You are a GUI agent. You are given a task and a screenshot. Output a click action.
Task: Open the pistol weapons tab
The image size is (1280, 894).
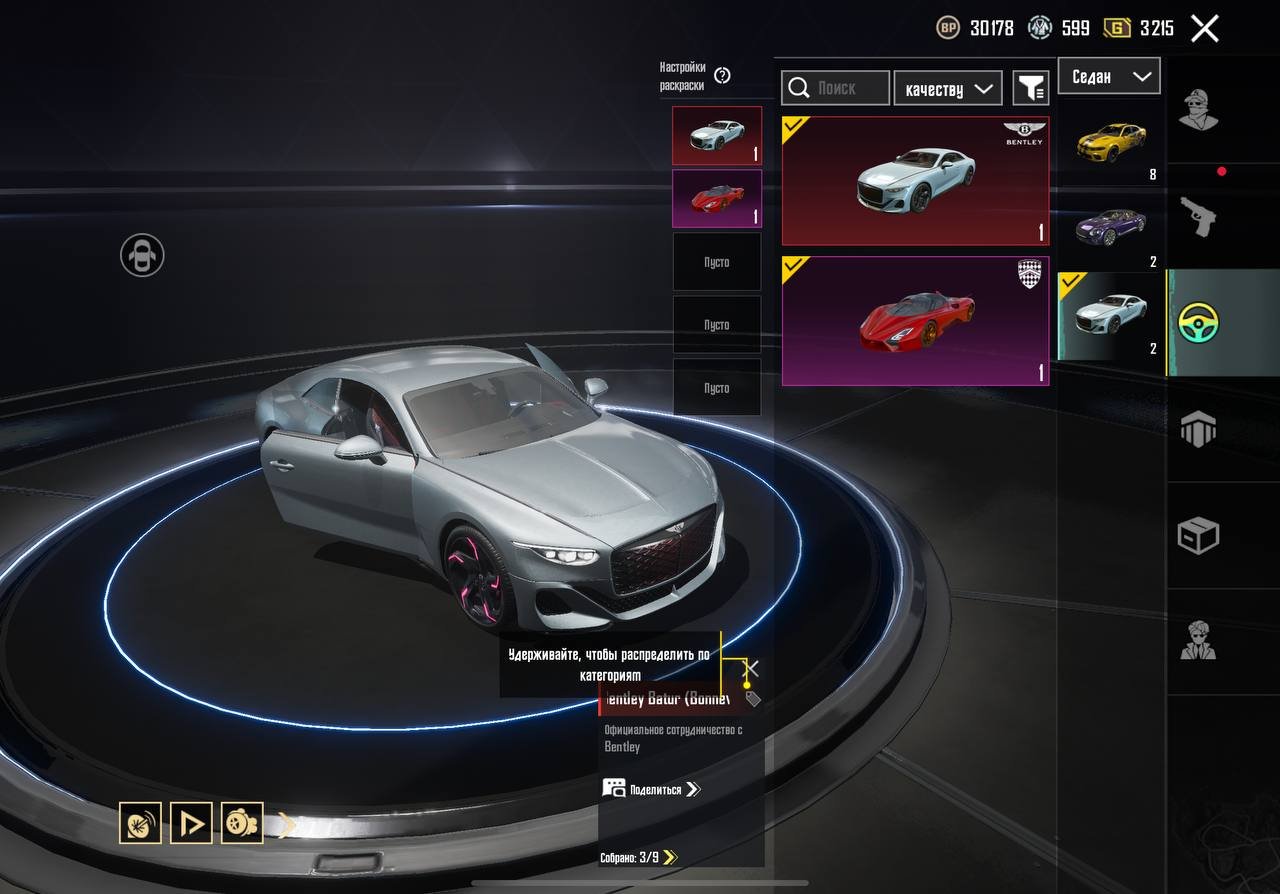[1198, 216]
